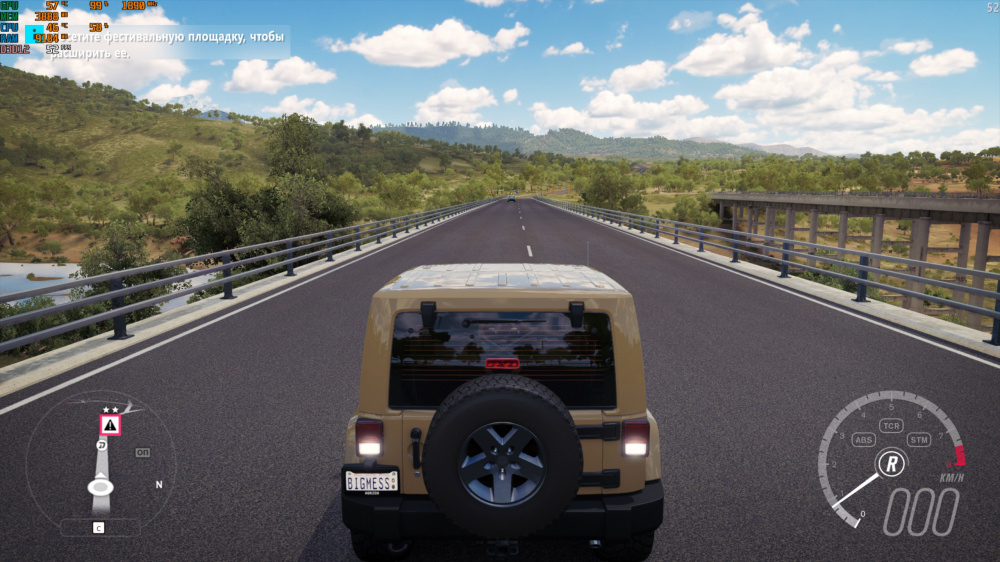Click the STM indicator on the tachometer
This screenshot has width=1000, height=562.
tap(918, 439)
